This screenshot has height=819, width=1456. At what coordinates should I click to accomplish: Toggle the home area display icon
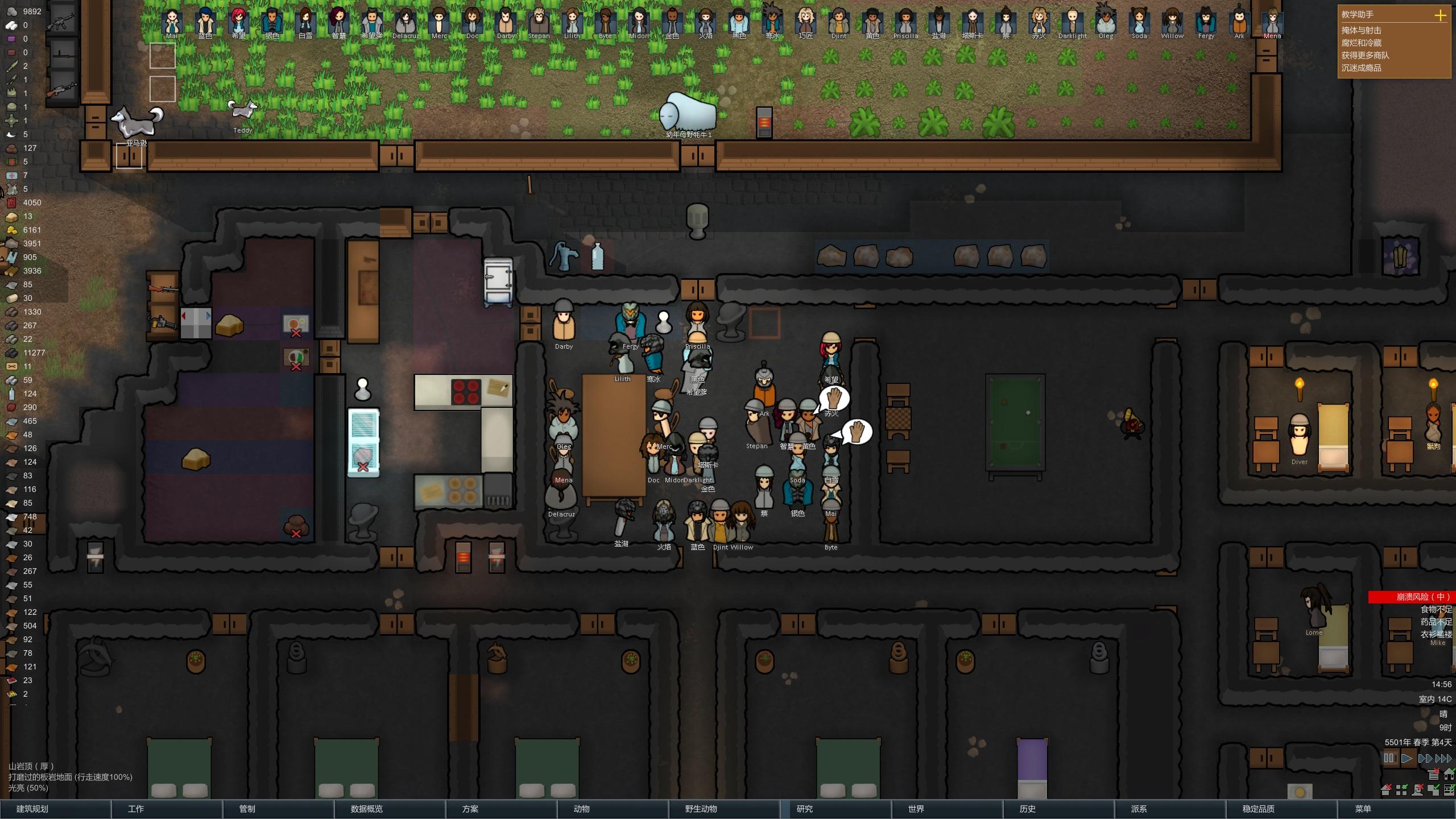tap(1450, 775)
